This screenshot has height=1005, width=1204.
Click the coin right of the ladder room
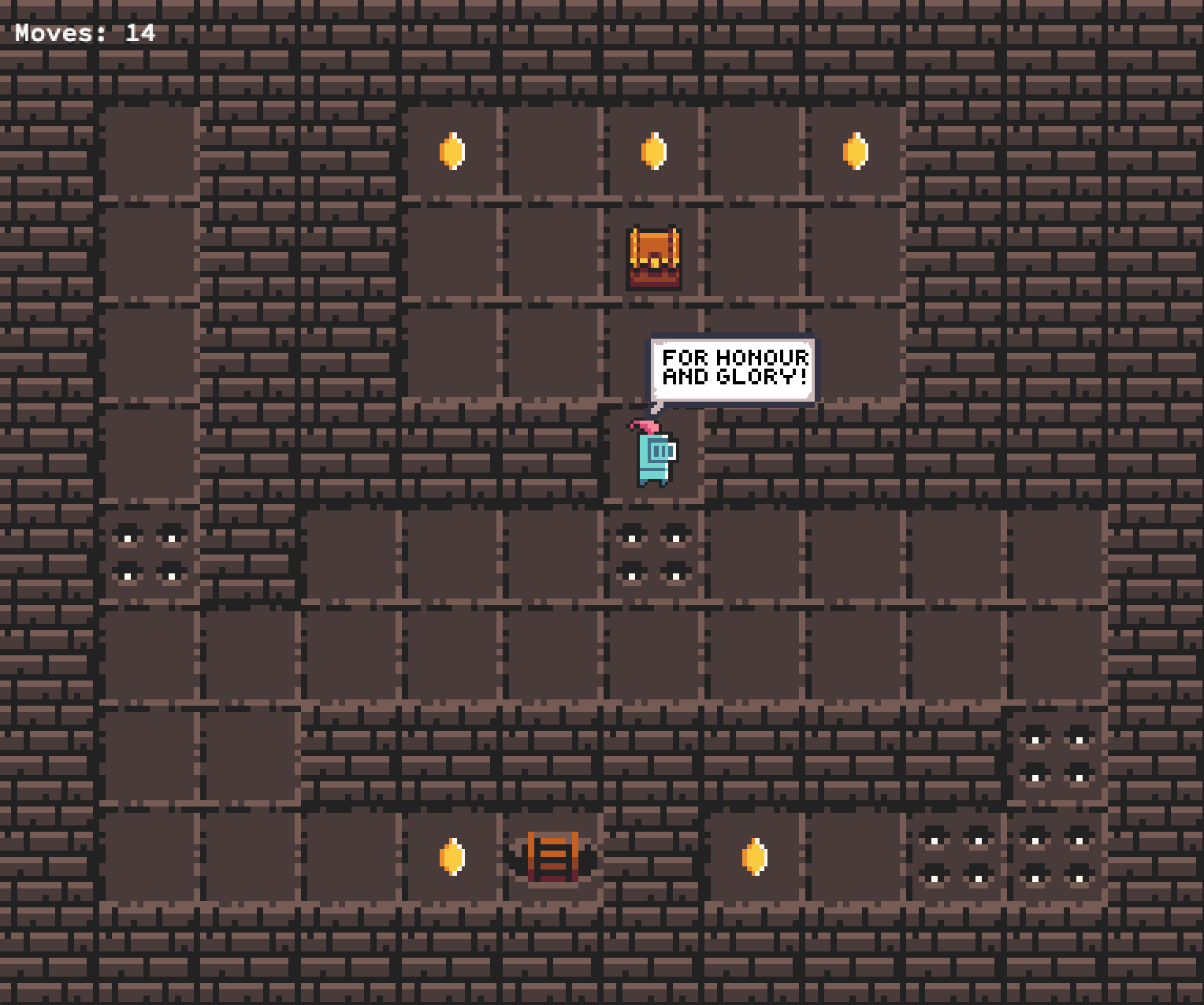click(752, 859)
